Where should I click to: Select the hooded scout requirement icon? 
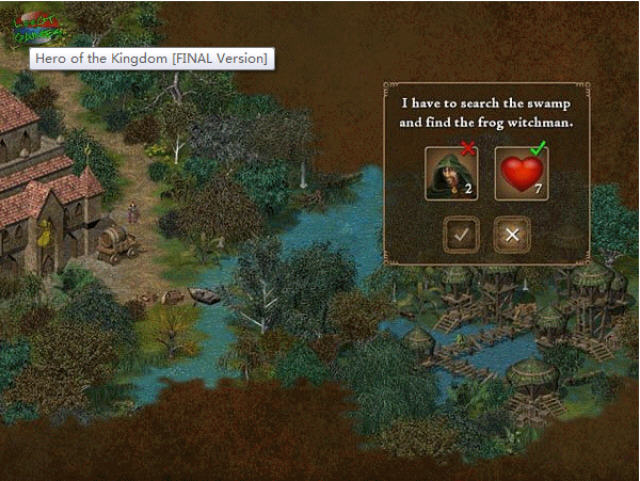point(451,173)
